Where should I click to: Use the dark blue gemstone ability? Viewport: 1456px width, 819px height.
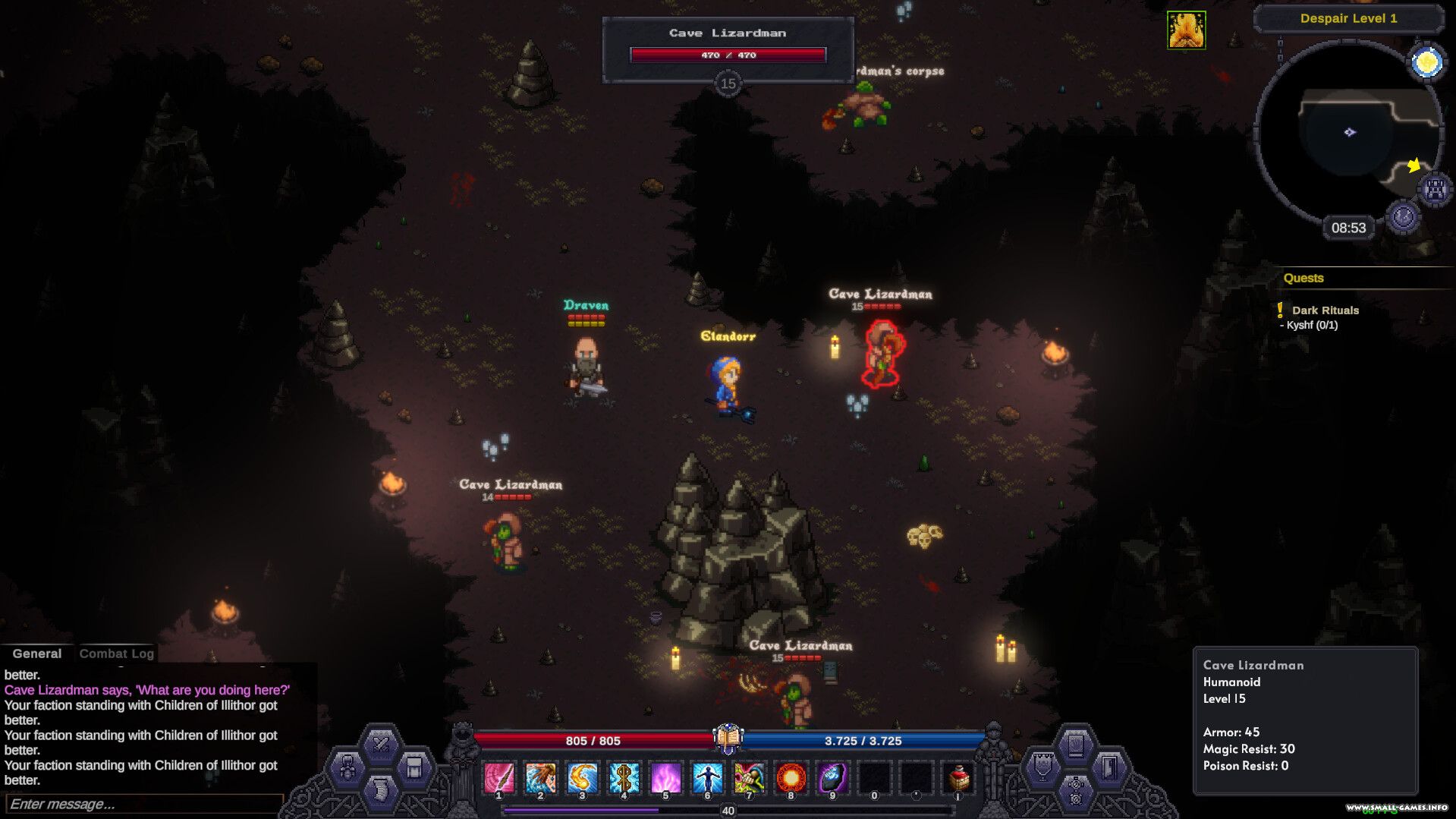coord(832,777)
